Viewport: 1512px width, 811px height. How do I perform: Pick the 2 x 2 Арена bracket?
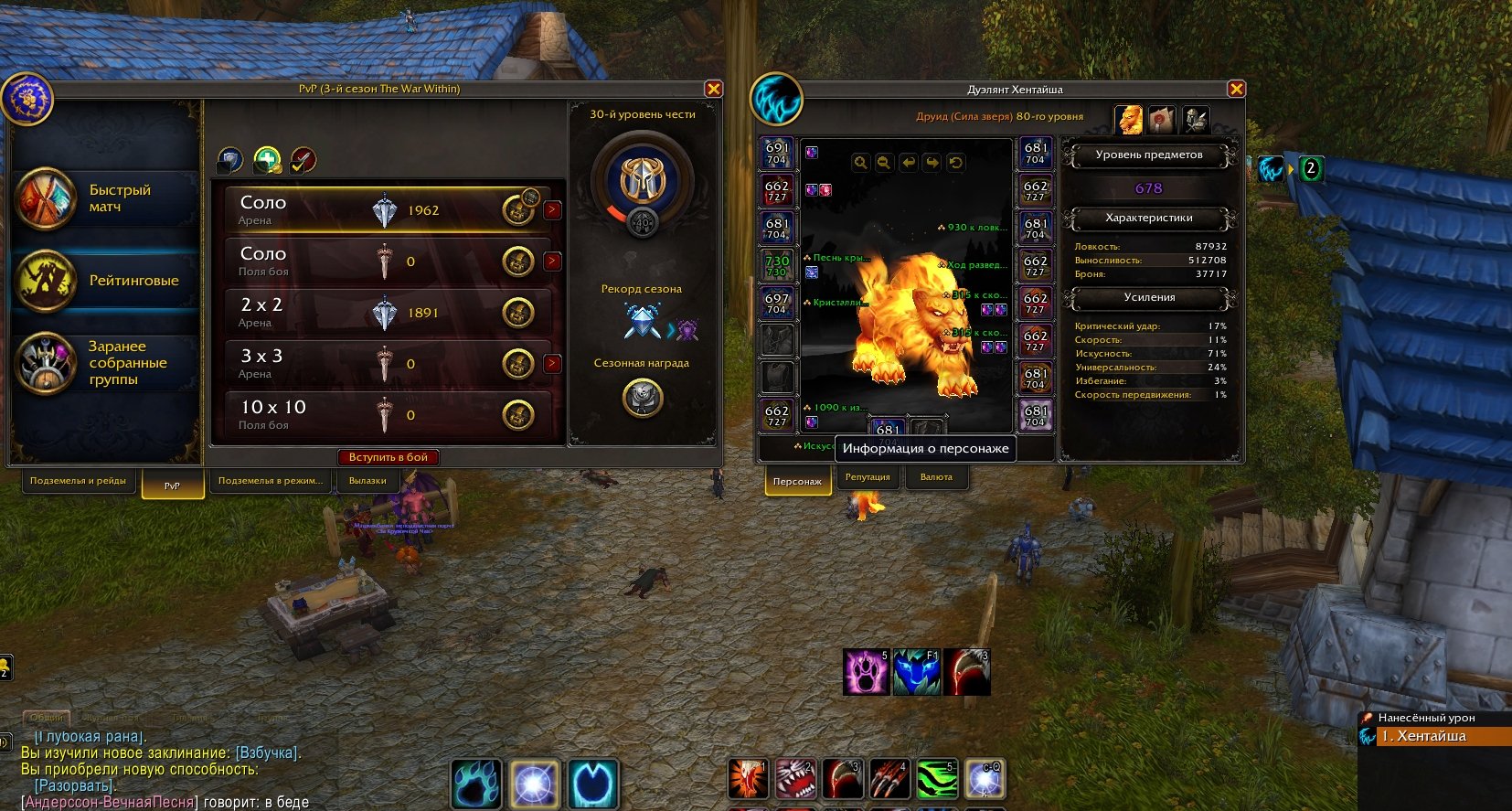384,313
